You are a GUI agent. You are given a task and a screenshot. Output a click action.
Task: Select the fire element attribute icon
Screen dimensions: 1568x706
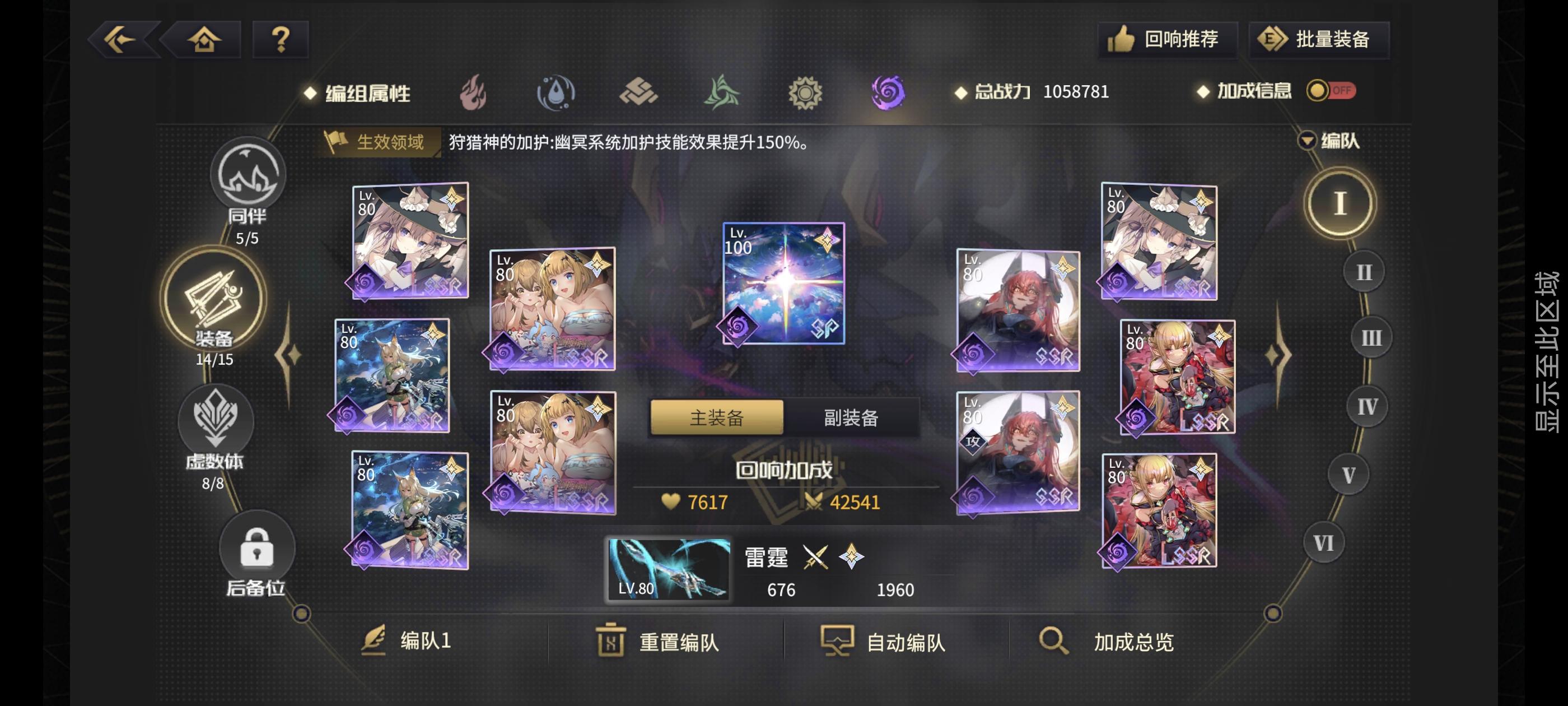tap(475, 92)
